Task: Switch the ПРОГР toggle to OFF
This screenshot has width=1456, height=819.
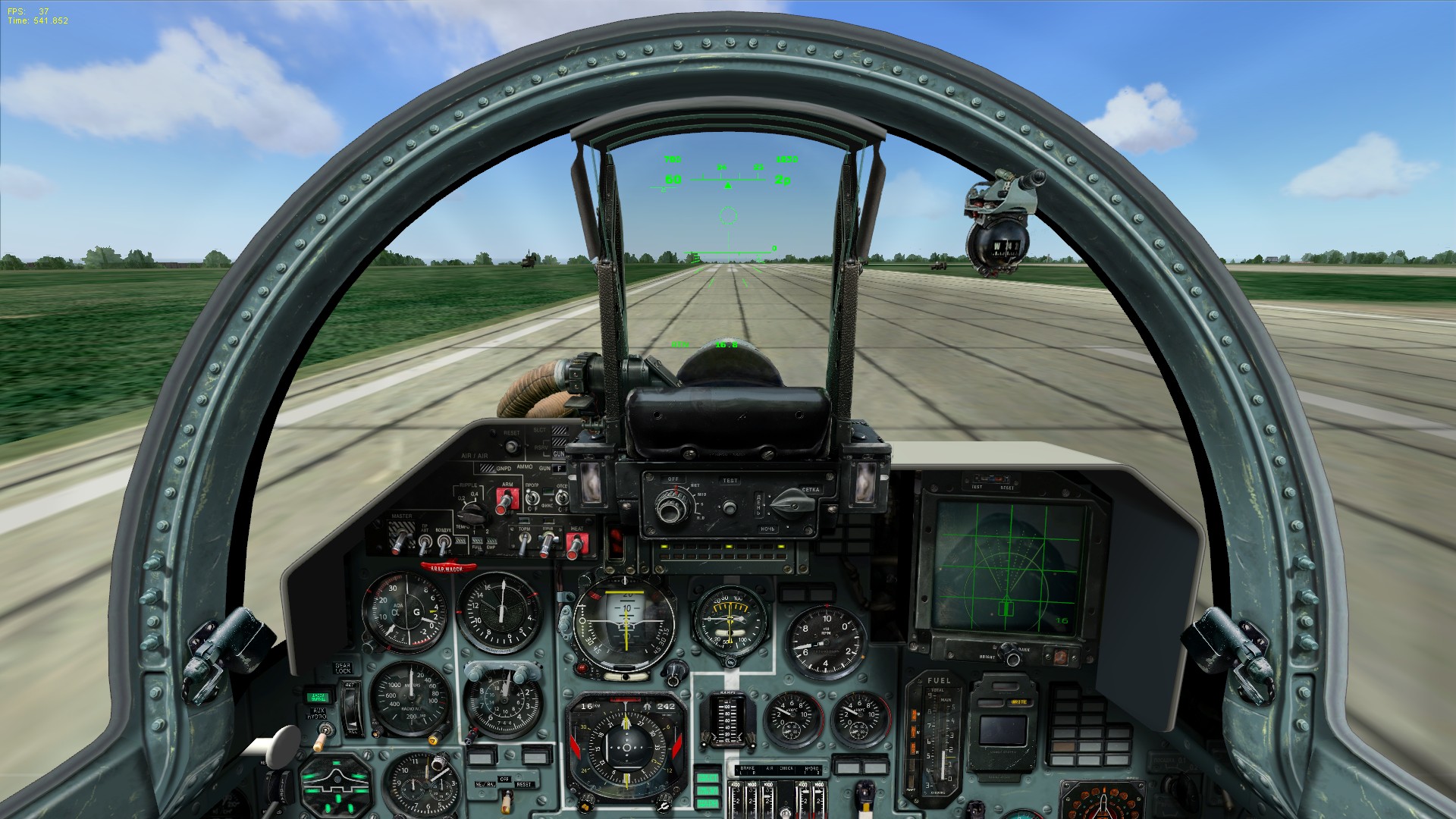Action: 532,498
